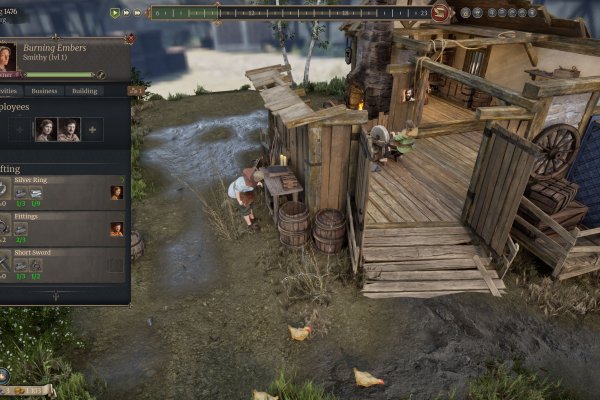Expand the panel's bottom arrow handle

(55, 296)
